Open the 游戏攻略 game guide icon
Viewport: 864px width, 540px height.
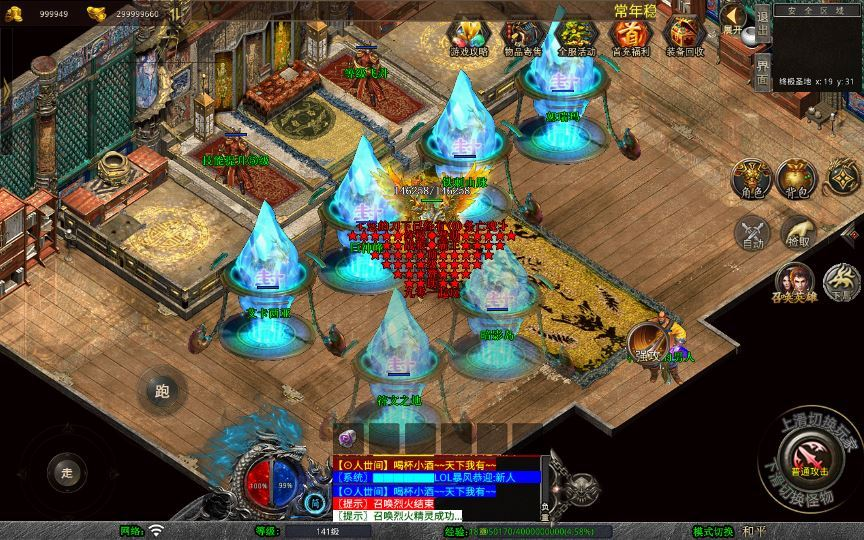point(465,36)
